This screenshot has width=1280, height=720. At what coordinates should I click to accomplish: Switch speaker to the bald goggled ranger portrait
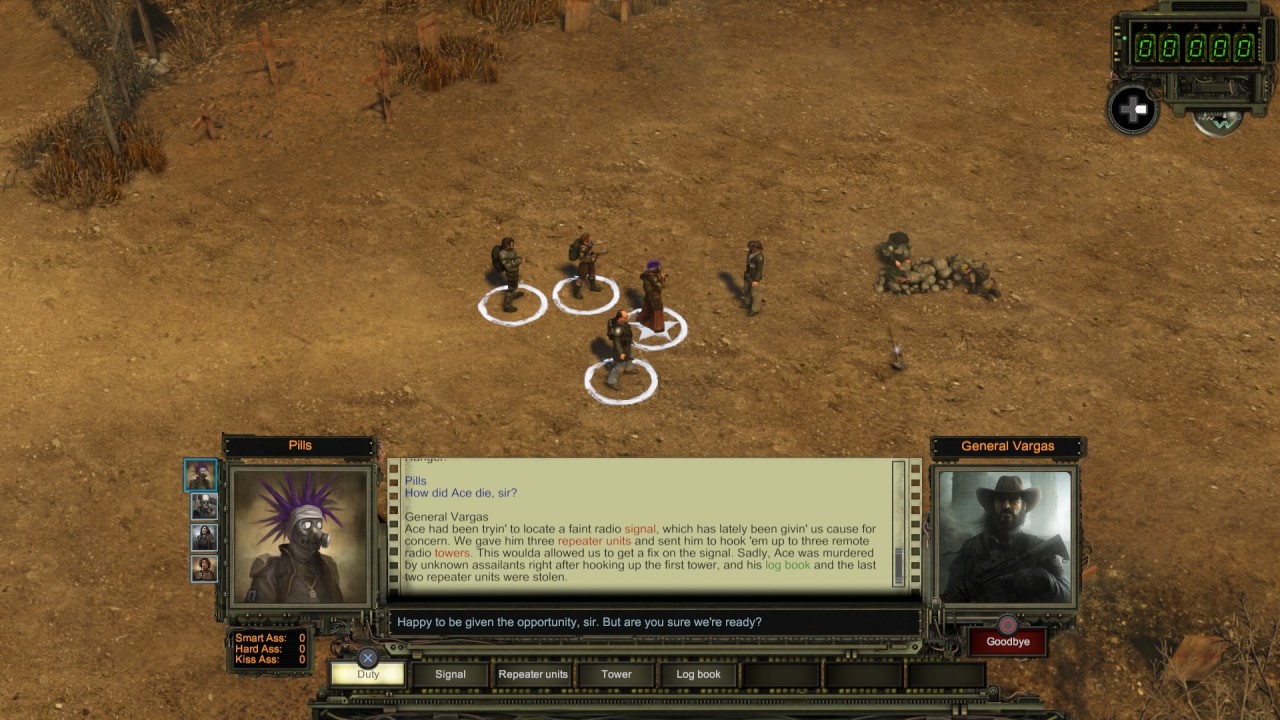(x=204, y=507)
